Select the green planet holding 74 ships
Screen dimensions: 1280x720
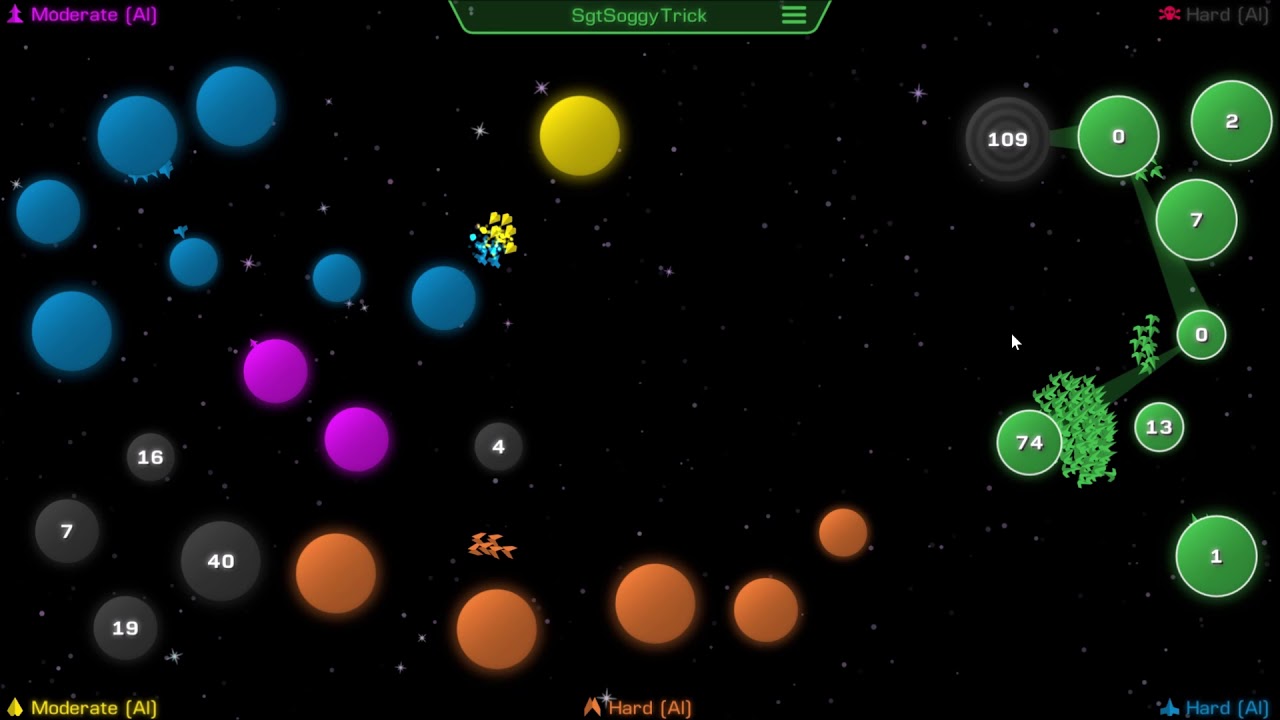tap(1029, 443)
